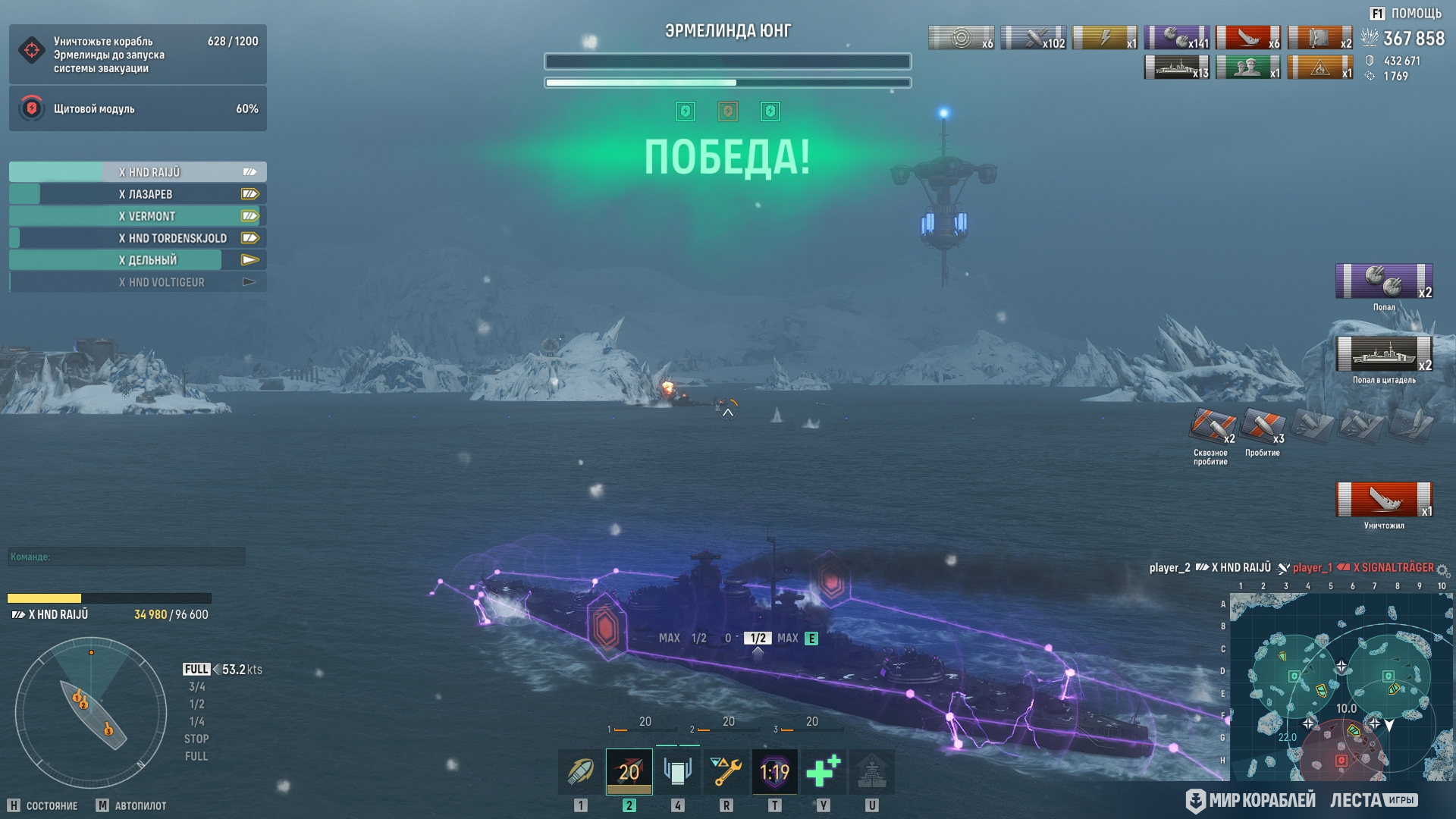
Task: Open the minimap settings gear
Action: click(x=1442, y=570)
